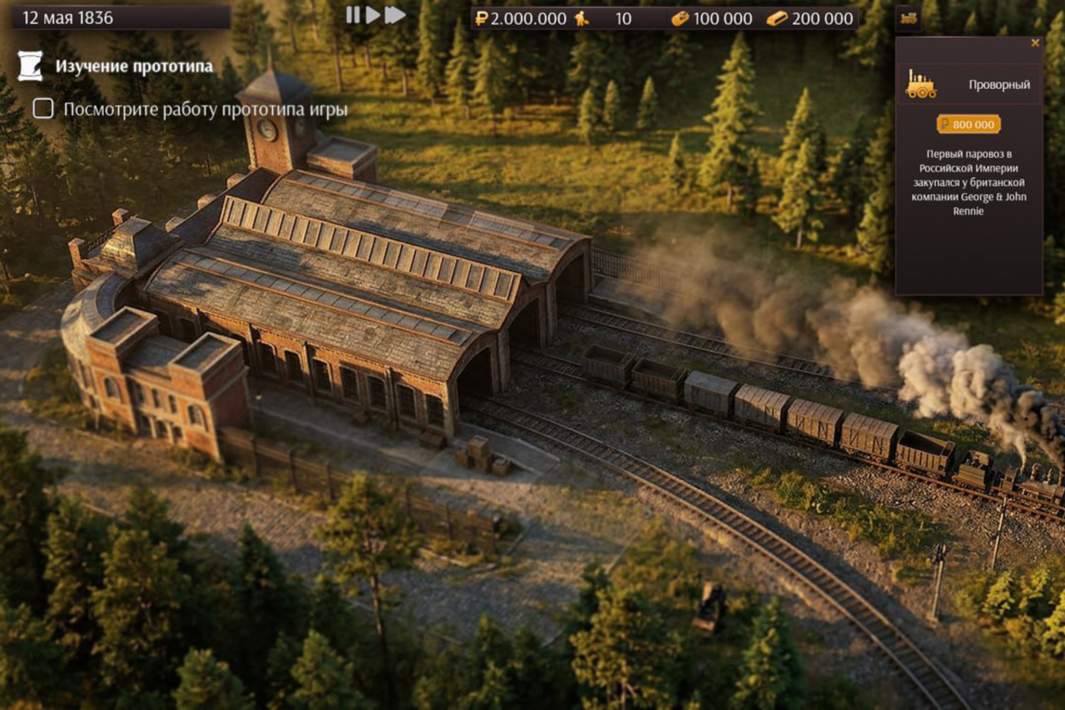Pause the game simulation
This screenshot has height=710, width=1065.
pos(352,15)
